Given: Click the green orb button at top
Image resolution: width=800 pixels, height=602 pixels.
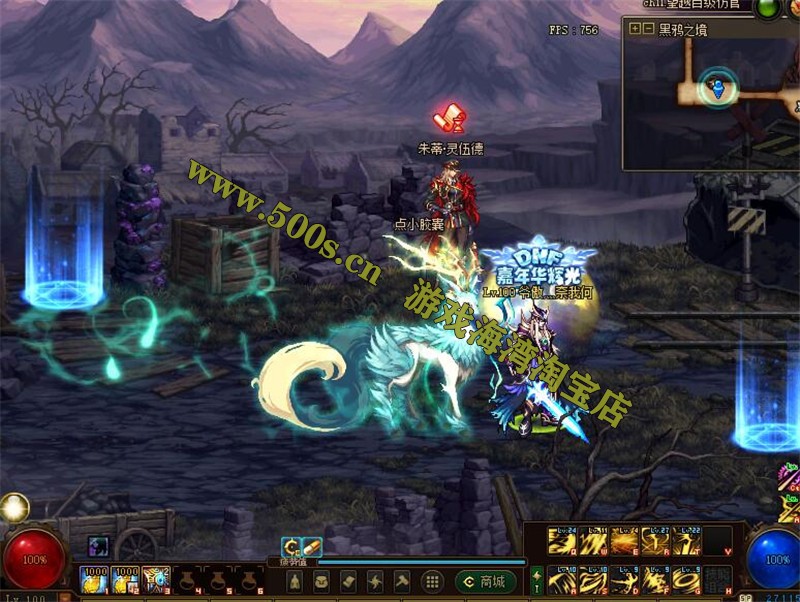Looking at the screenshot, I should (x=767, y=8).
